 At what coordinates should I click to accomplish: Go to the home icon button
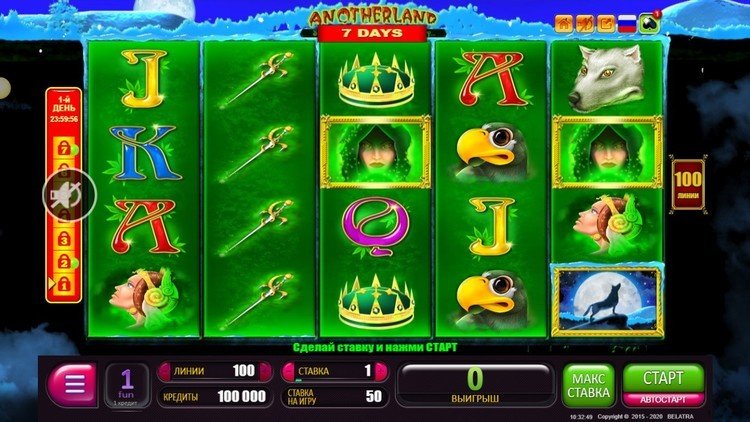pos(564,23)
